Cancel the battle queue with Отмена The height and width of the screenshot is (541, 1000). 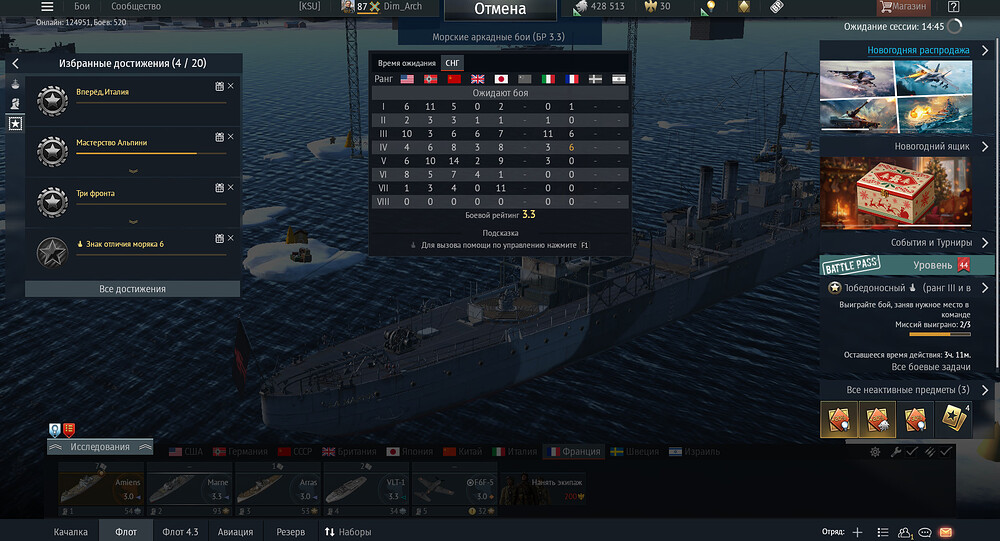click(499, 9)
